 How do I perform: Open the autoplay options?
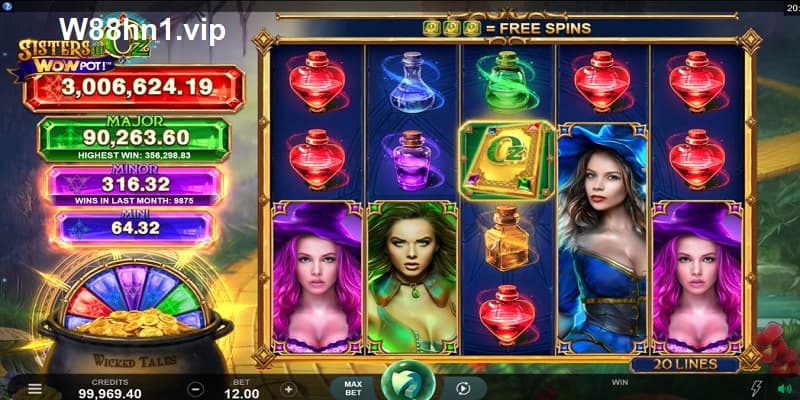pos(463,388)
